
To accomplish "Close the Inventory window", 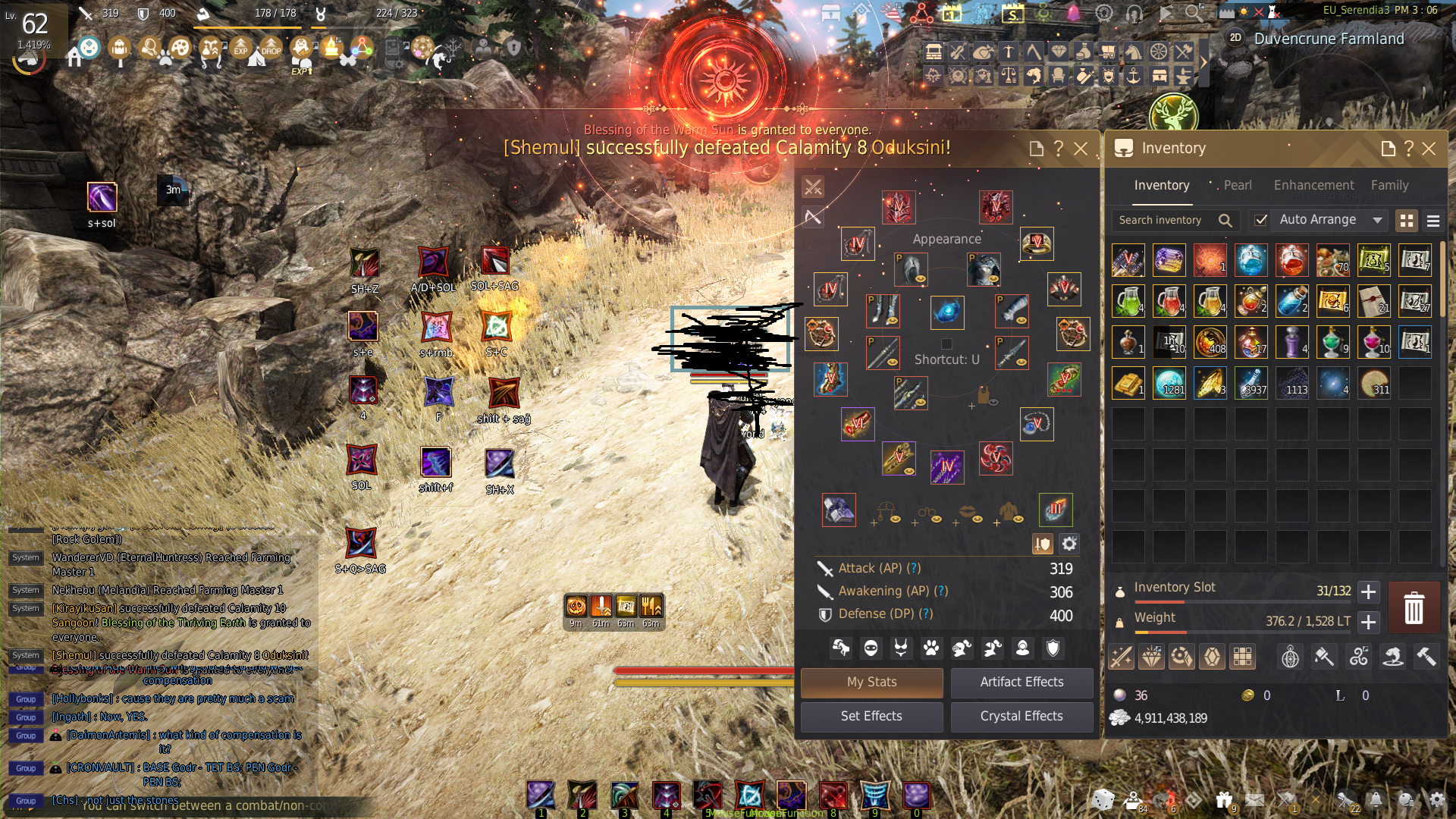I will tap(1429, 149).
